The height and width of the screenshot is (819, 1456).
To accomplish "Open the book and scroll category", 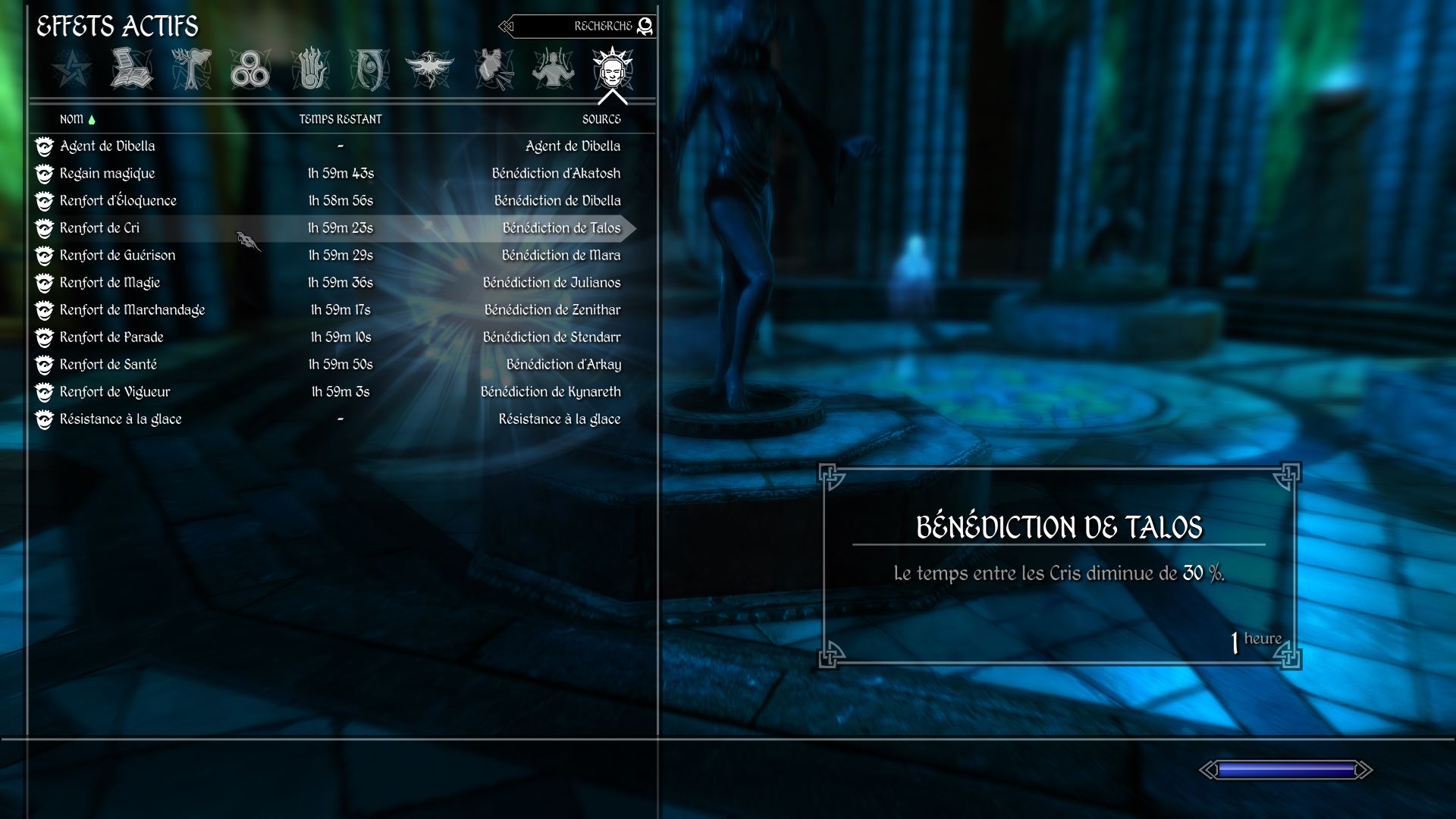I will tap(131, 69).
